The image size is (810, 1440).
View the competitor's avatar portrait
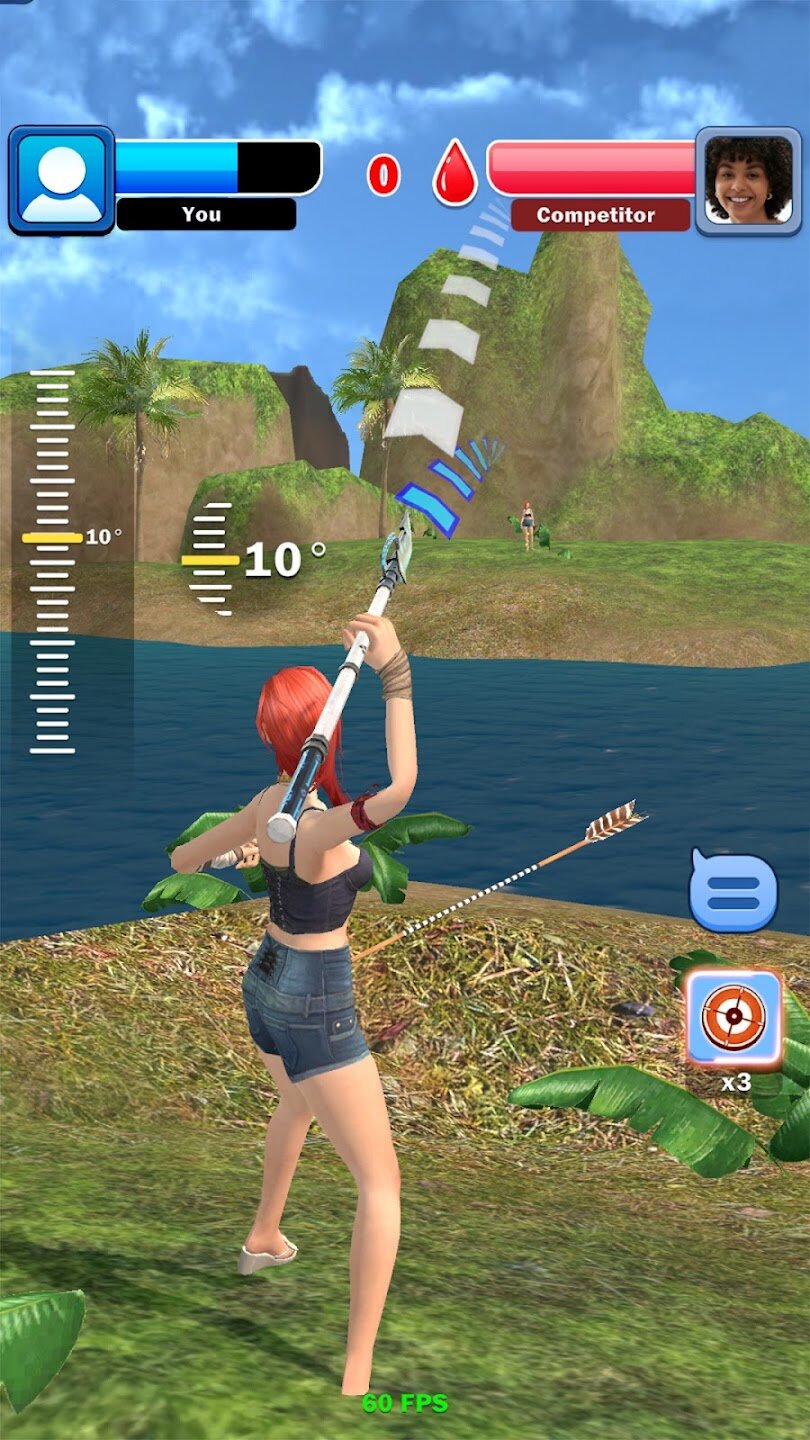pos(748,180)
